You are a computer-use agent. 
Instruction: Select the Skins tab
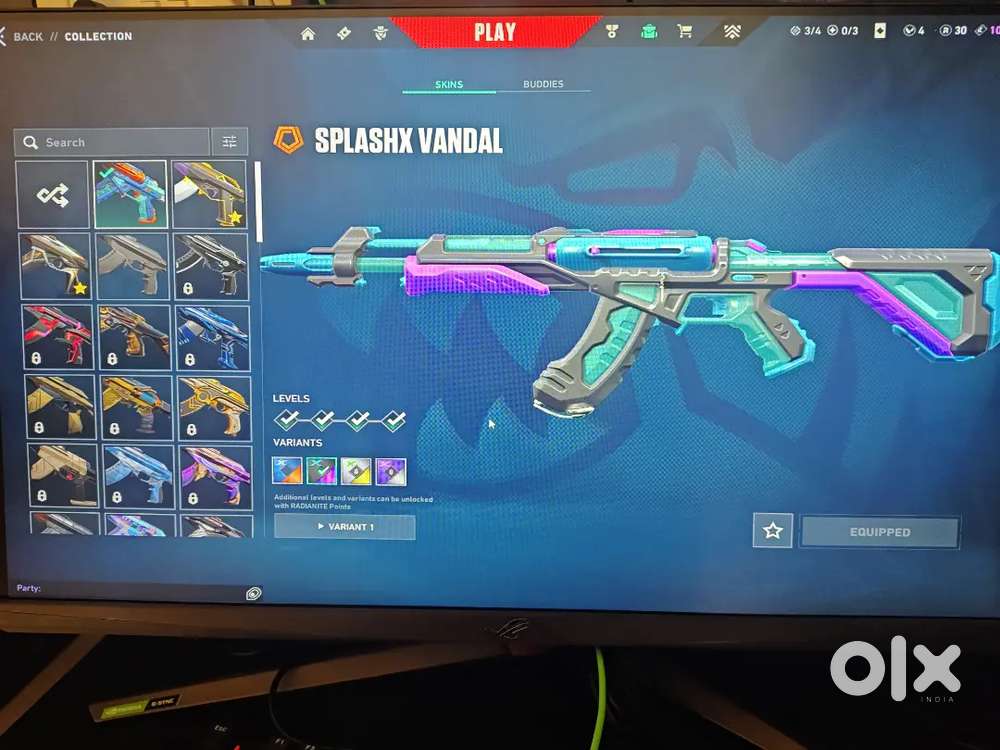(449, 84)
